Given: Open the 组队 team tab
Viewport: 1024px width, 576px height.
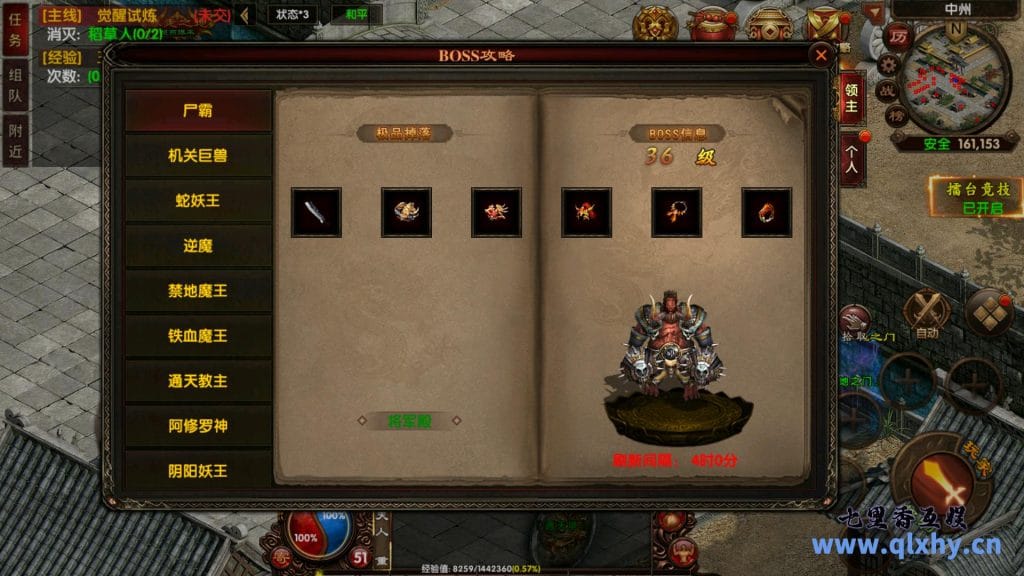Looking at the screenshot, I should coord(15,84).
